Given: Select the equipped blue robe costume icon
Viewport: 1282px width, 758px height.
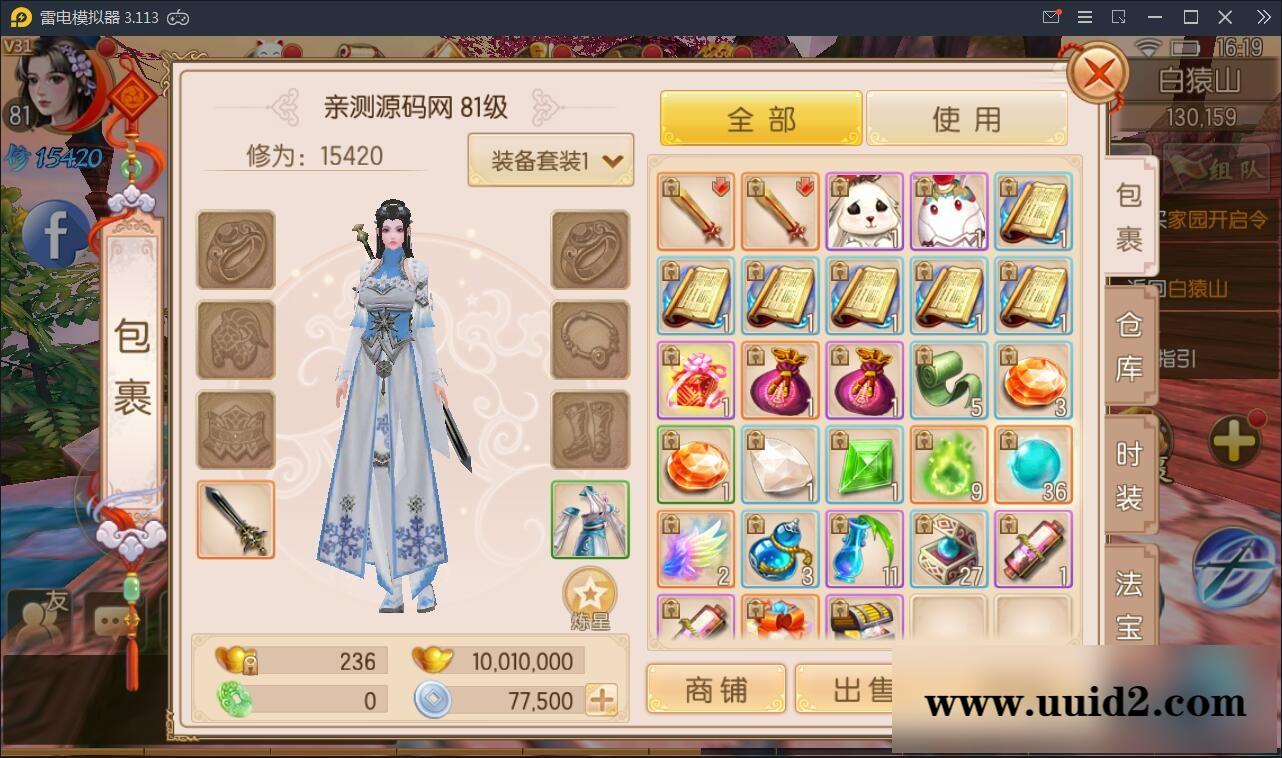Looking at the screenshot, I should tap(589, 519).
